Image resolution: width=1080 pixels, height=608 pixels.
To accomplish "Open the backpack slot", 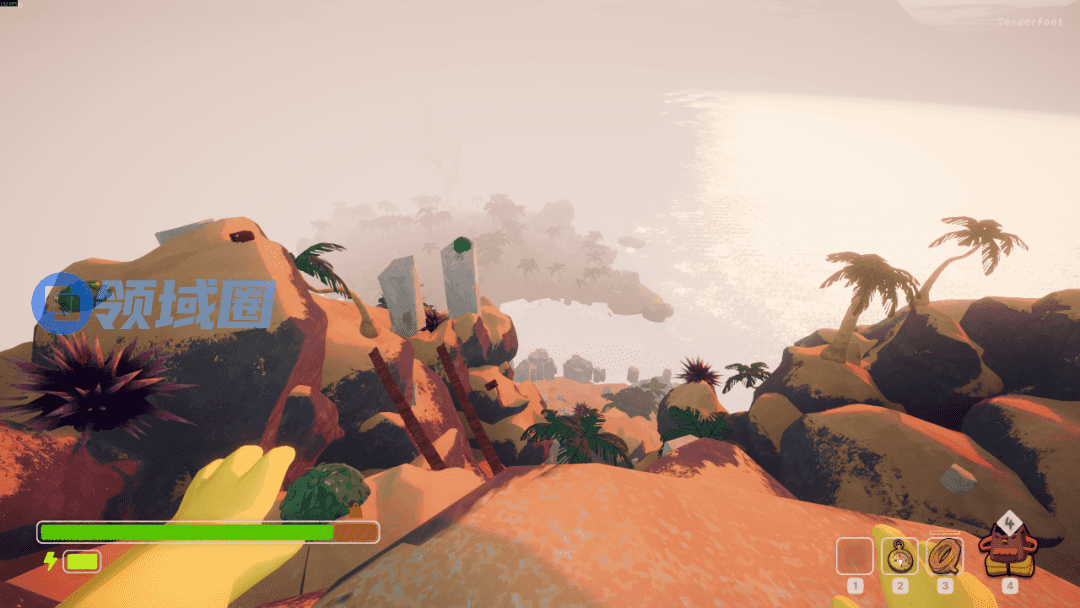I will pos(1008,552).
